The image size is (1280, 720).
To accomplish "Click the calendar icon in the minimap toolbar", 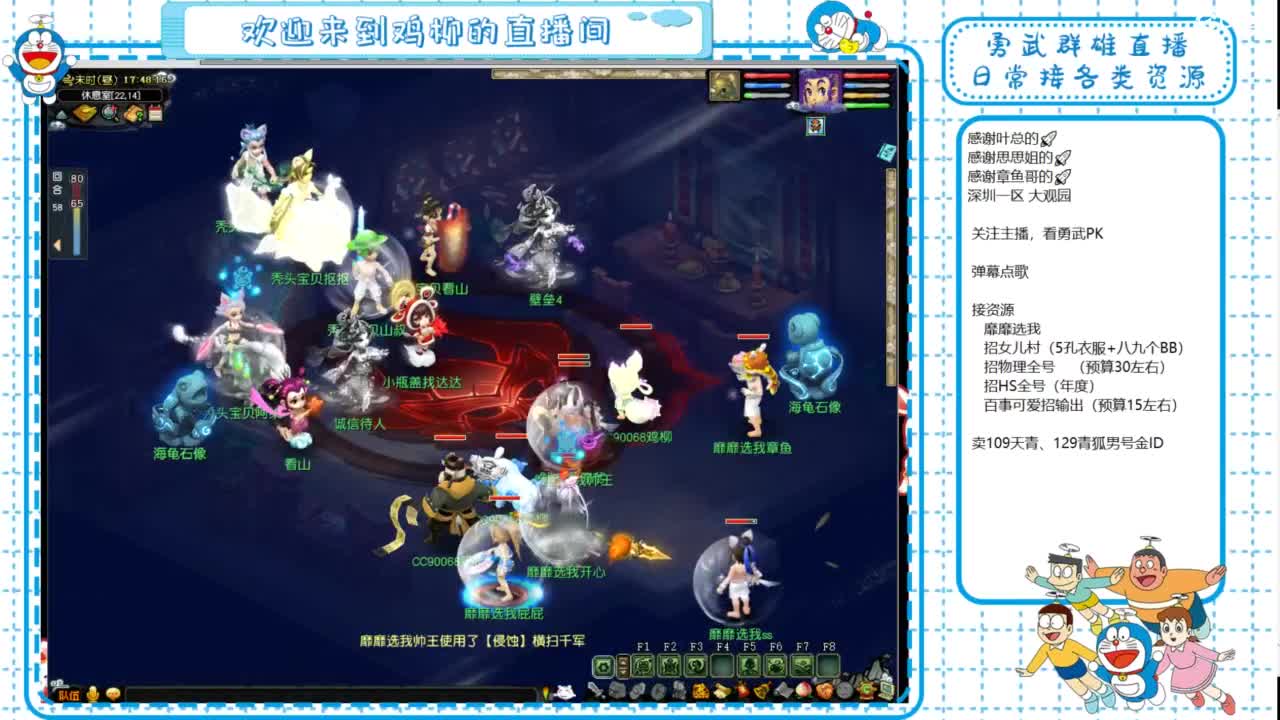I will tap(156, 112).
